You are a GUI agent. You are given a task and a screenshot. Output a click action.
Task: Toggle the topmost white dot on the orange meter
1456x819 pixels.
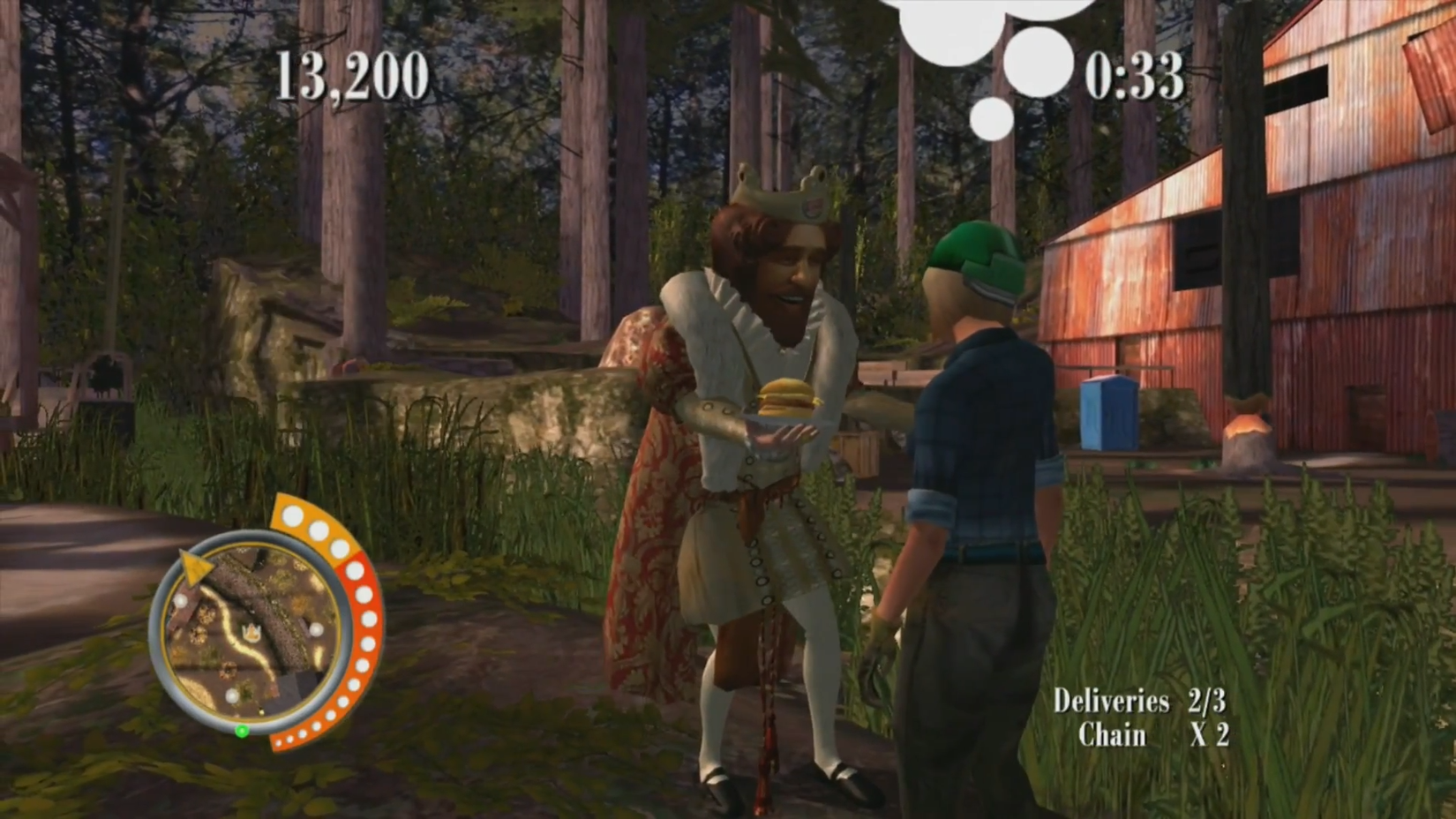(x=292, y=516)
